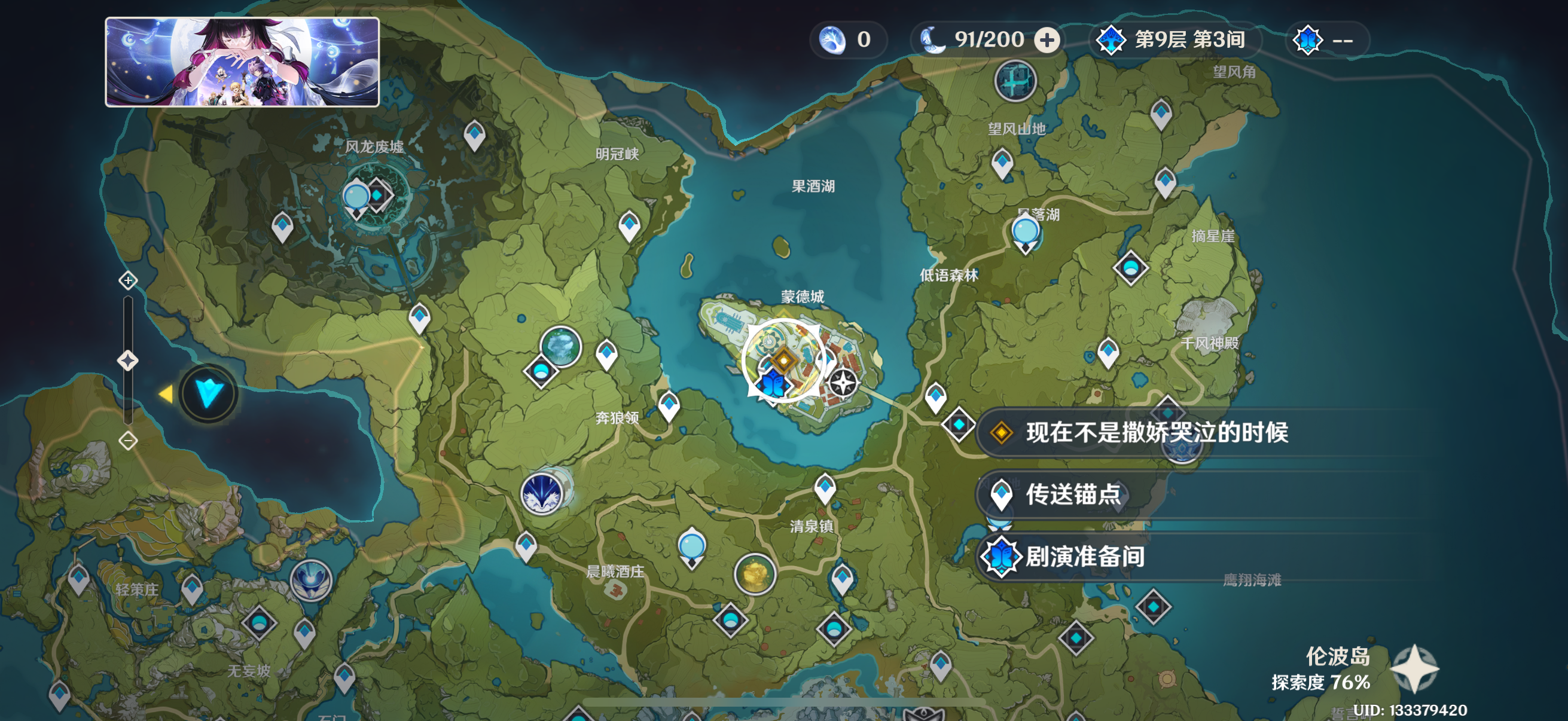Image resolution: width=1568 pixels, height=721 pixels.
Task: Select the 星落湖 Statue of Seven marker
Action: (1026, 233)
